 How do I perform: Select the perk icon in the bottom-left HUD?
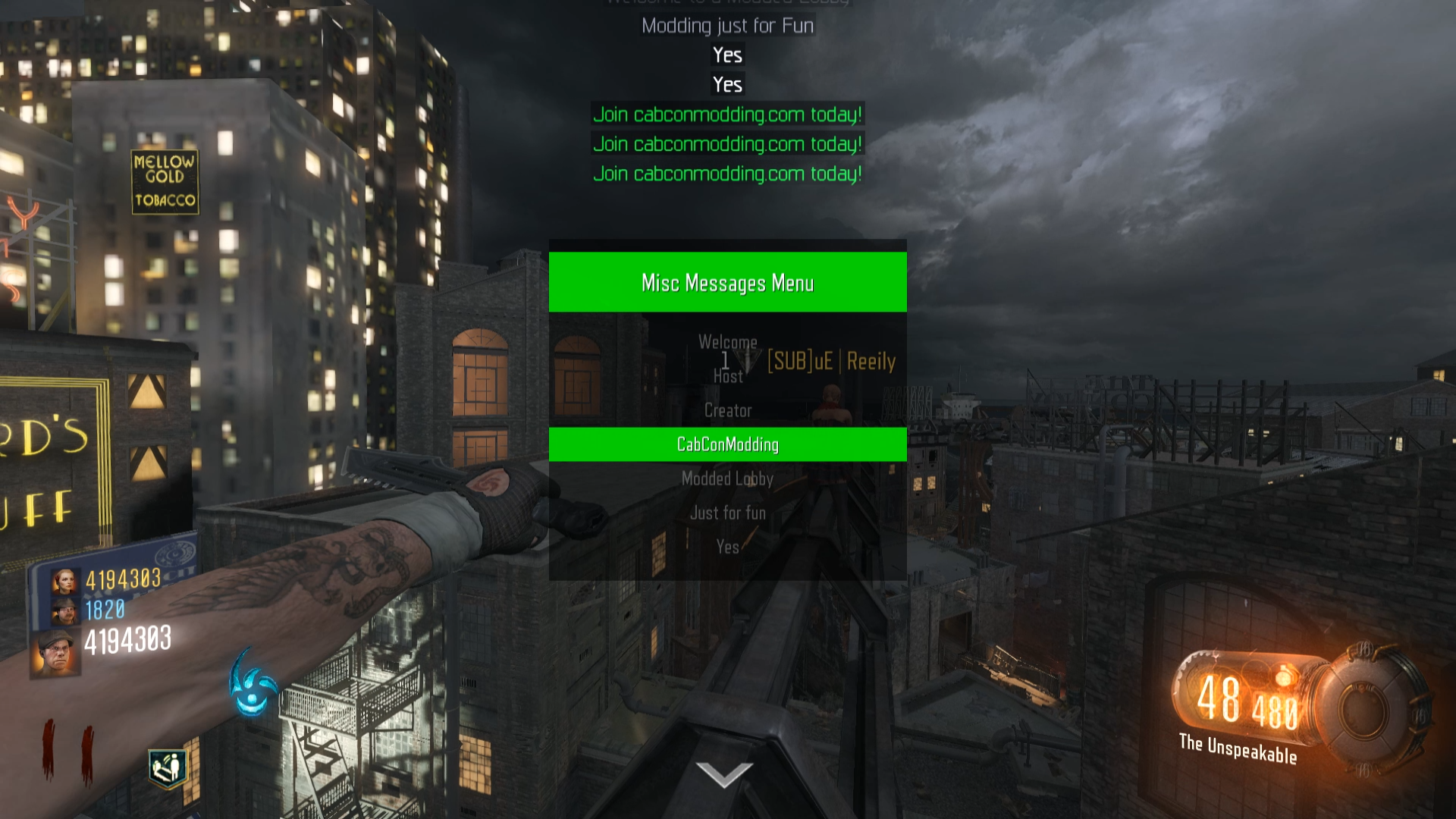[x=168, y=768]
